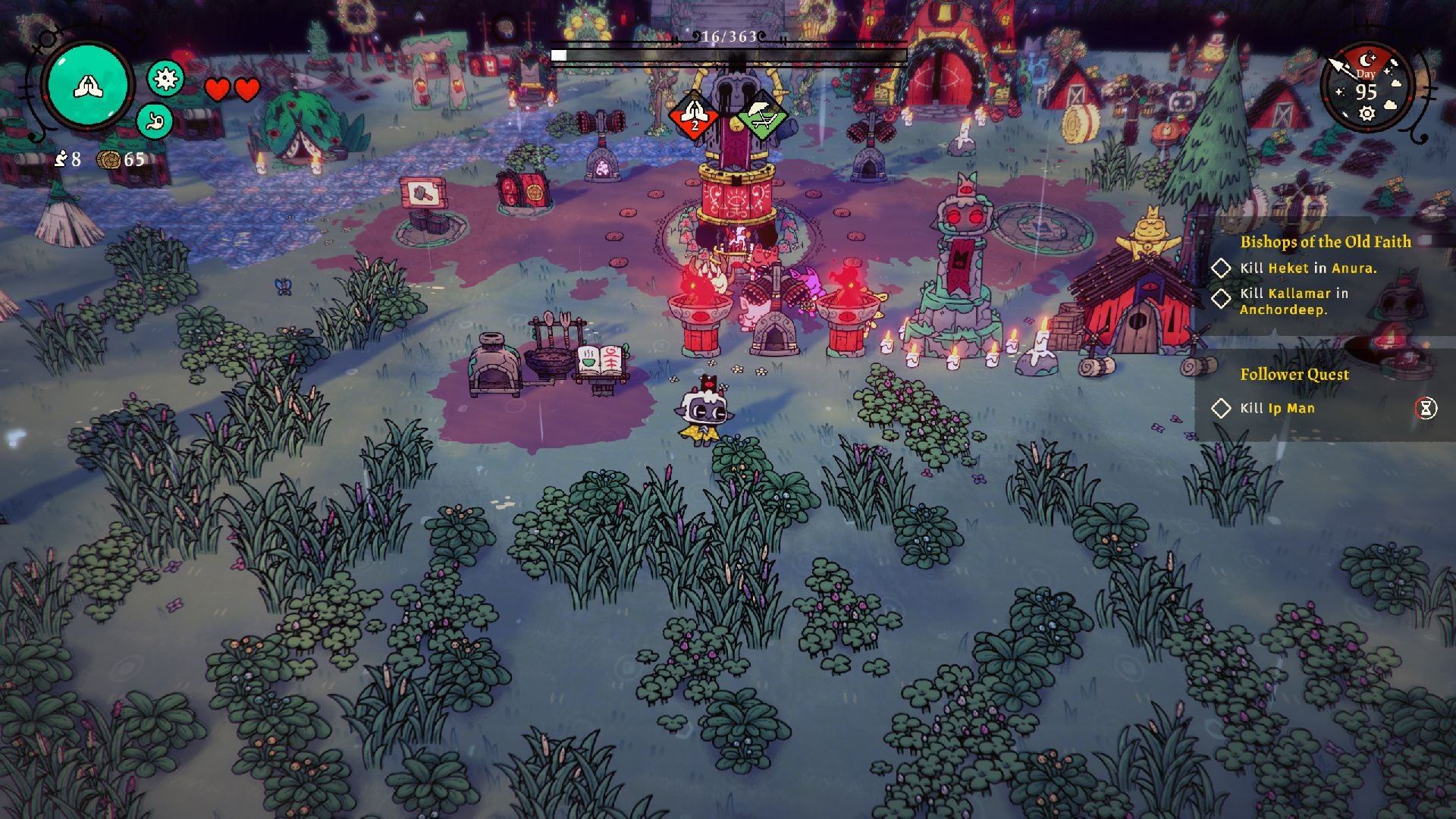Click the Follower Quest heading
Viewport: 1456px width, 819px height.
click(x=1294, y=374)
